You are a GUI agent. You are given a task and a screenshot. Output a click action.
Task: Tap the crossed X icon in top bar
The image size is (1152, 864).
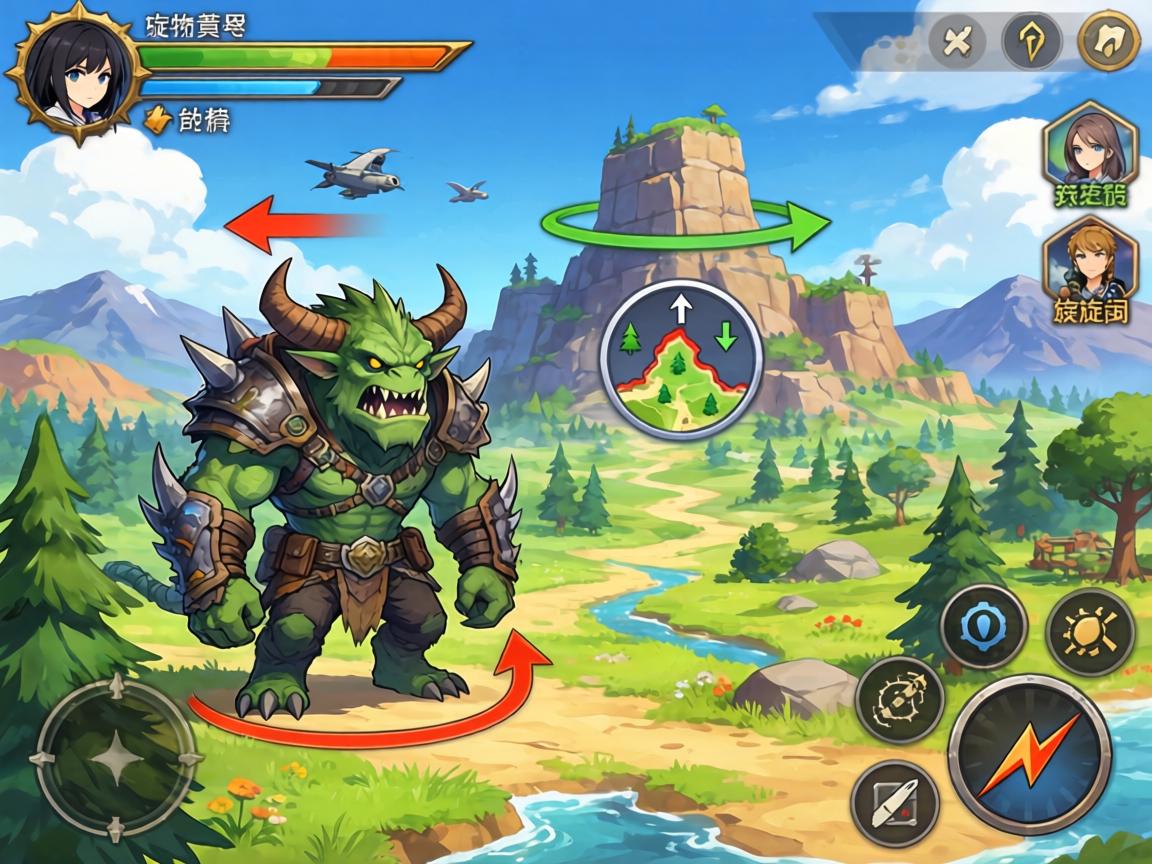[957, 43]
